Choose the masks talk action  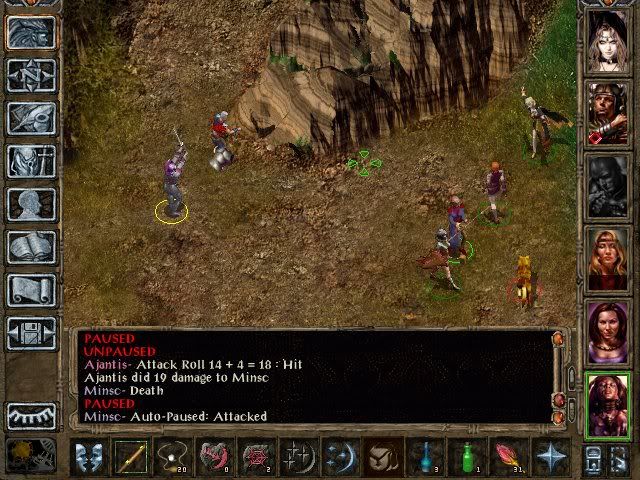90,457
